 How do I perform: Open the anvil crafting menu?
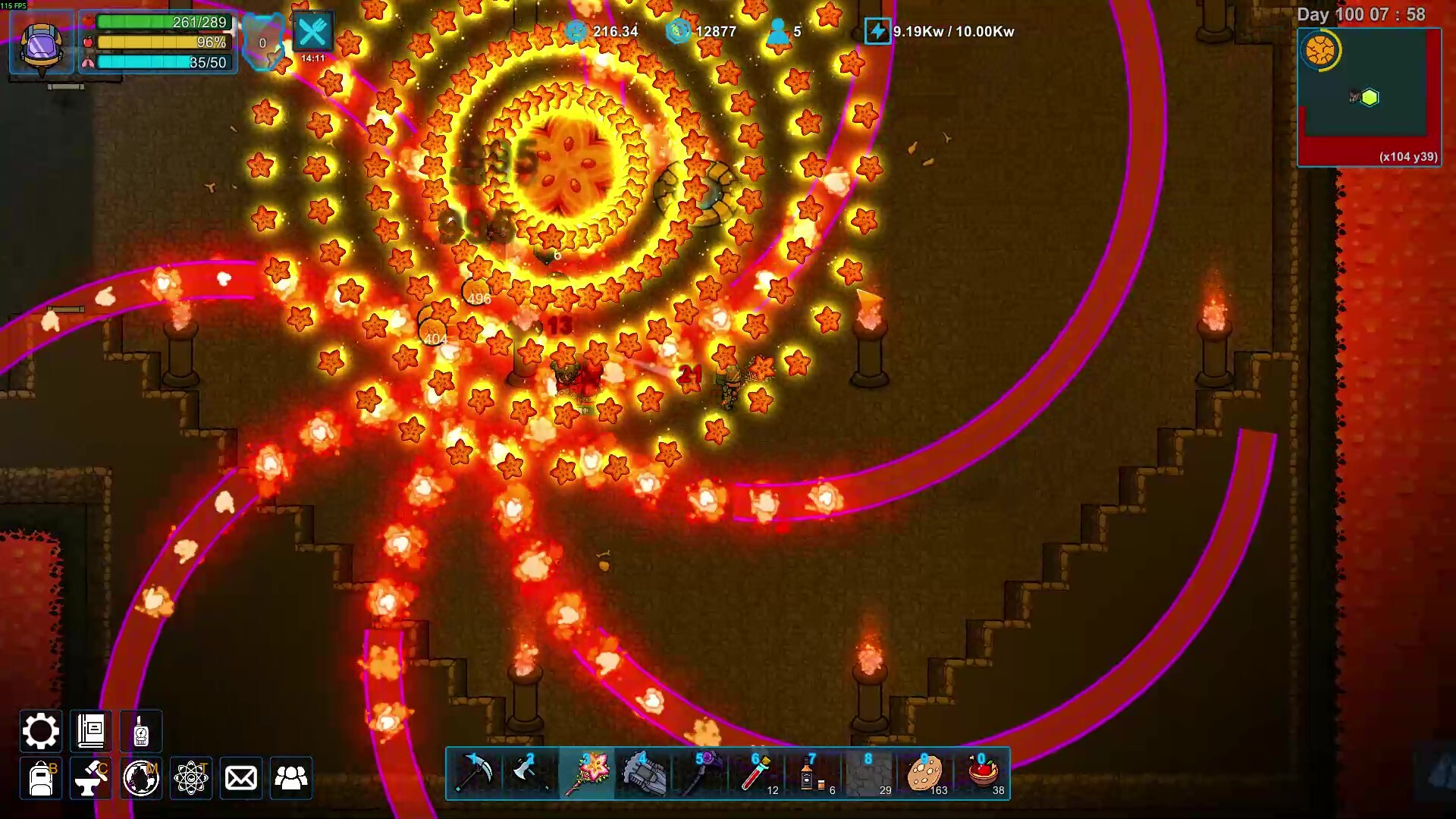pyautogui.click(x=91, y=778)
